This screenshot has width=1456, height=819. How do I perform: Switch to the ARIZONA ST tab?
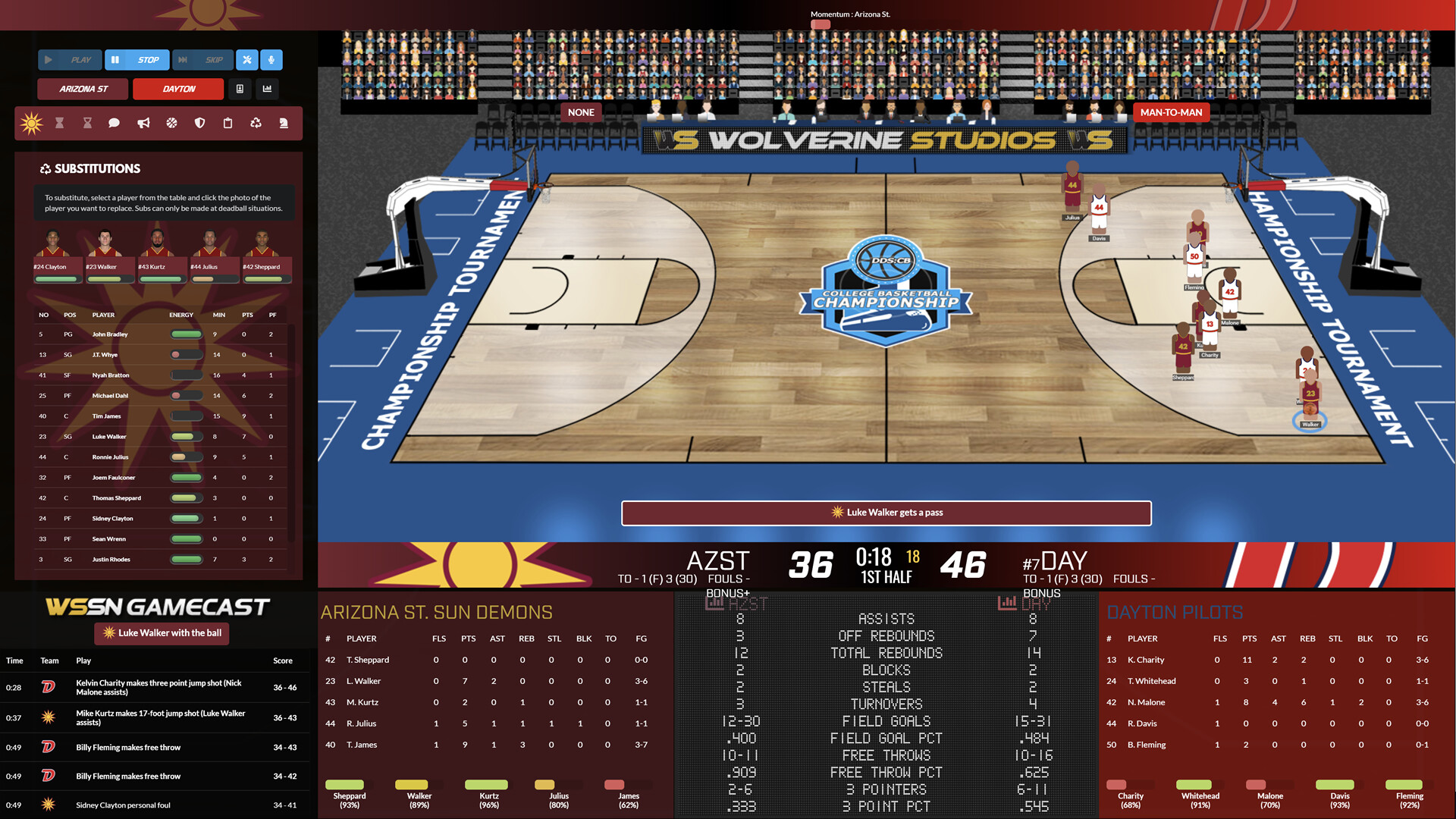[x=82, y=89]
